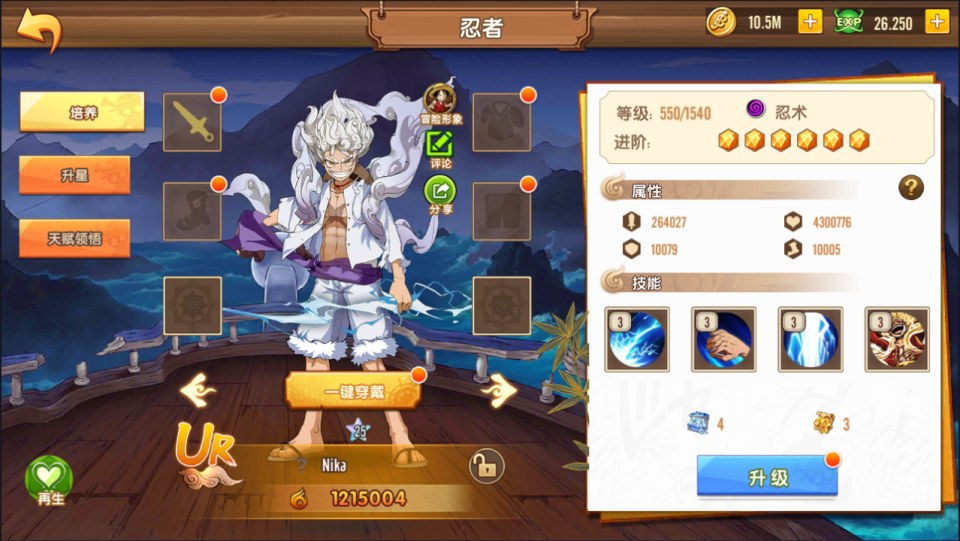Click the green 分享 share icon
This screenshot has height=541, width=960.
point(440,192)
